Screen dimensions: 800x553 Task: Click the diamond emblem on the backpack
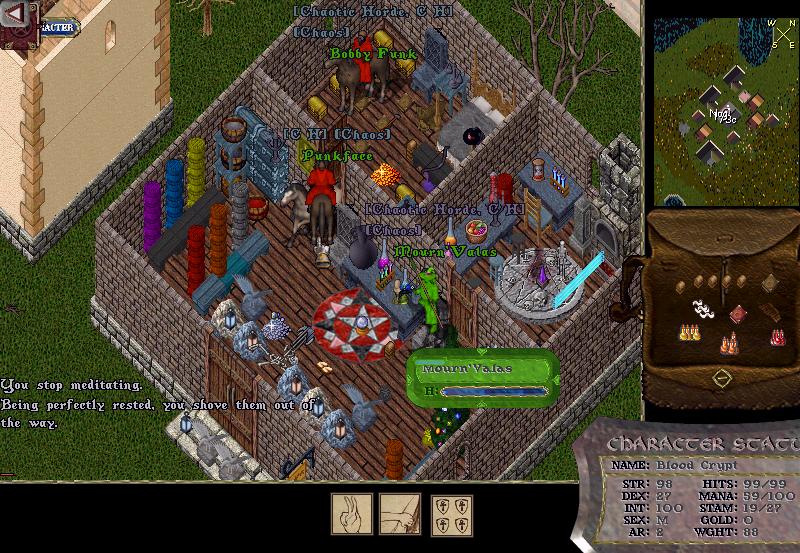point(721,379)
